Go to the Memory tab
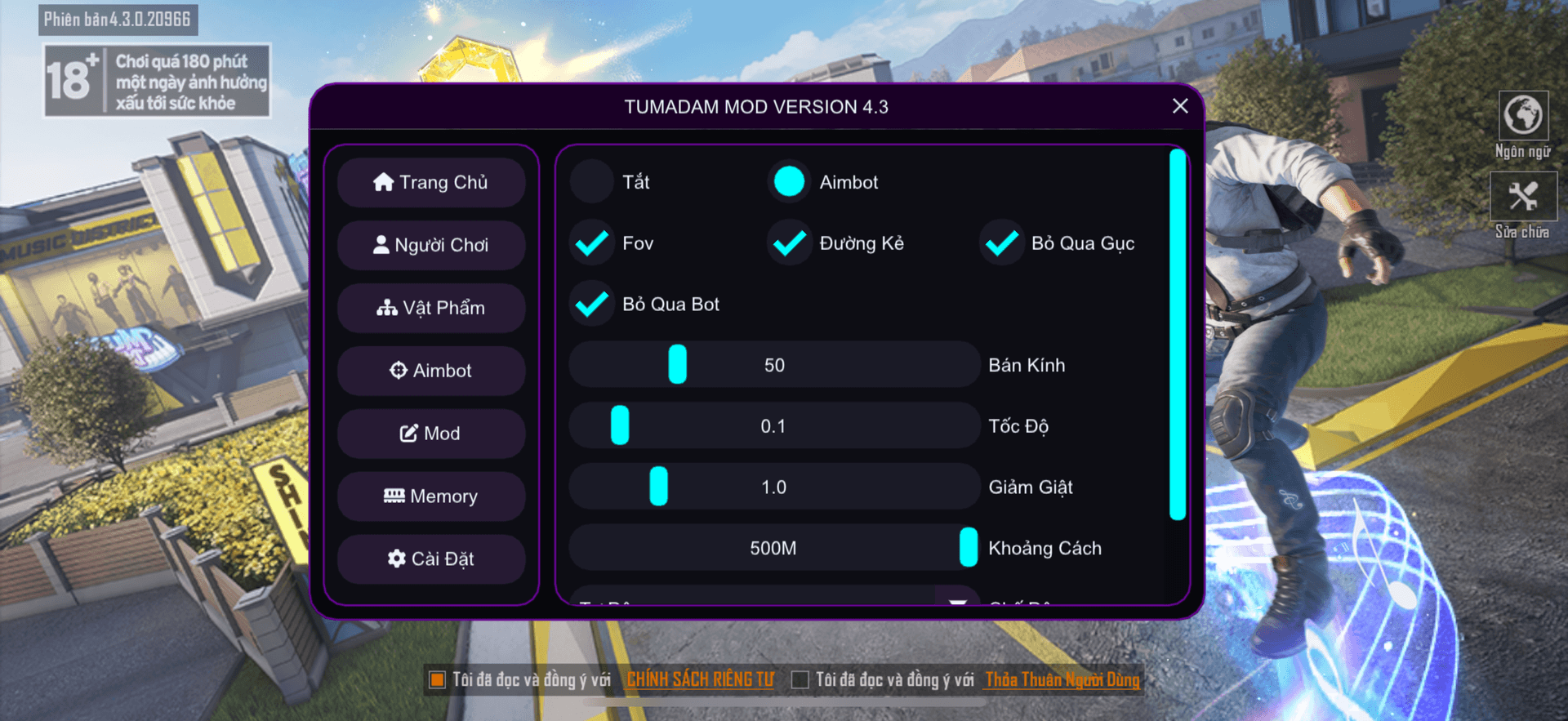 [x=431, y=496]
